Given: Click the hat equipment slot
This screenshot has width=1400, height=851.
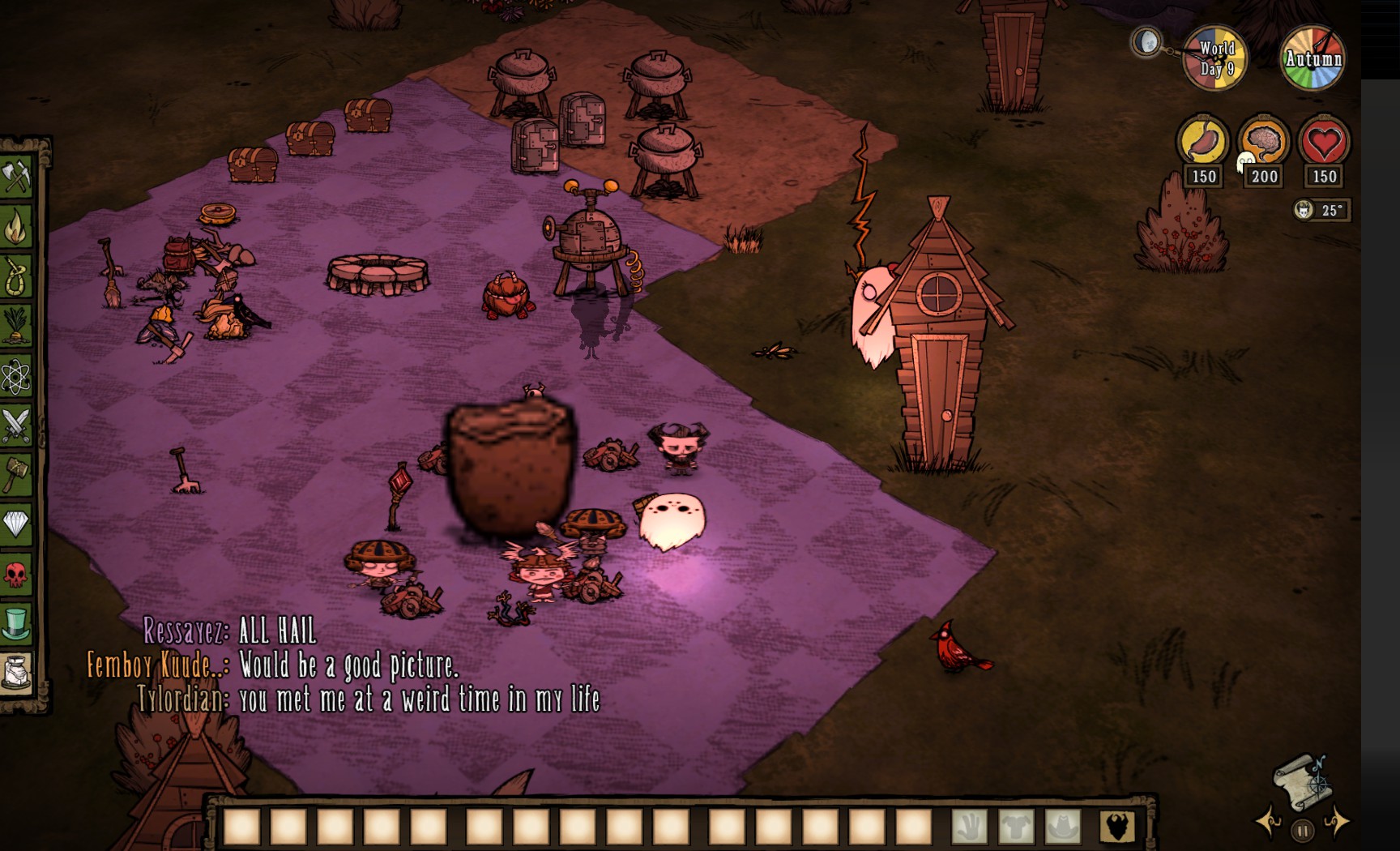Looking at the screenshot, I should tap(1063, 827).
